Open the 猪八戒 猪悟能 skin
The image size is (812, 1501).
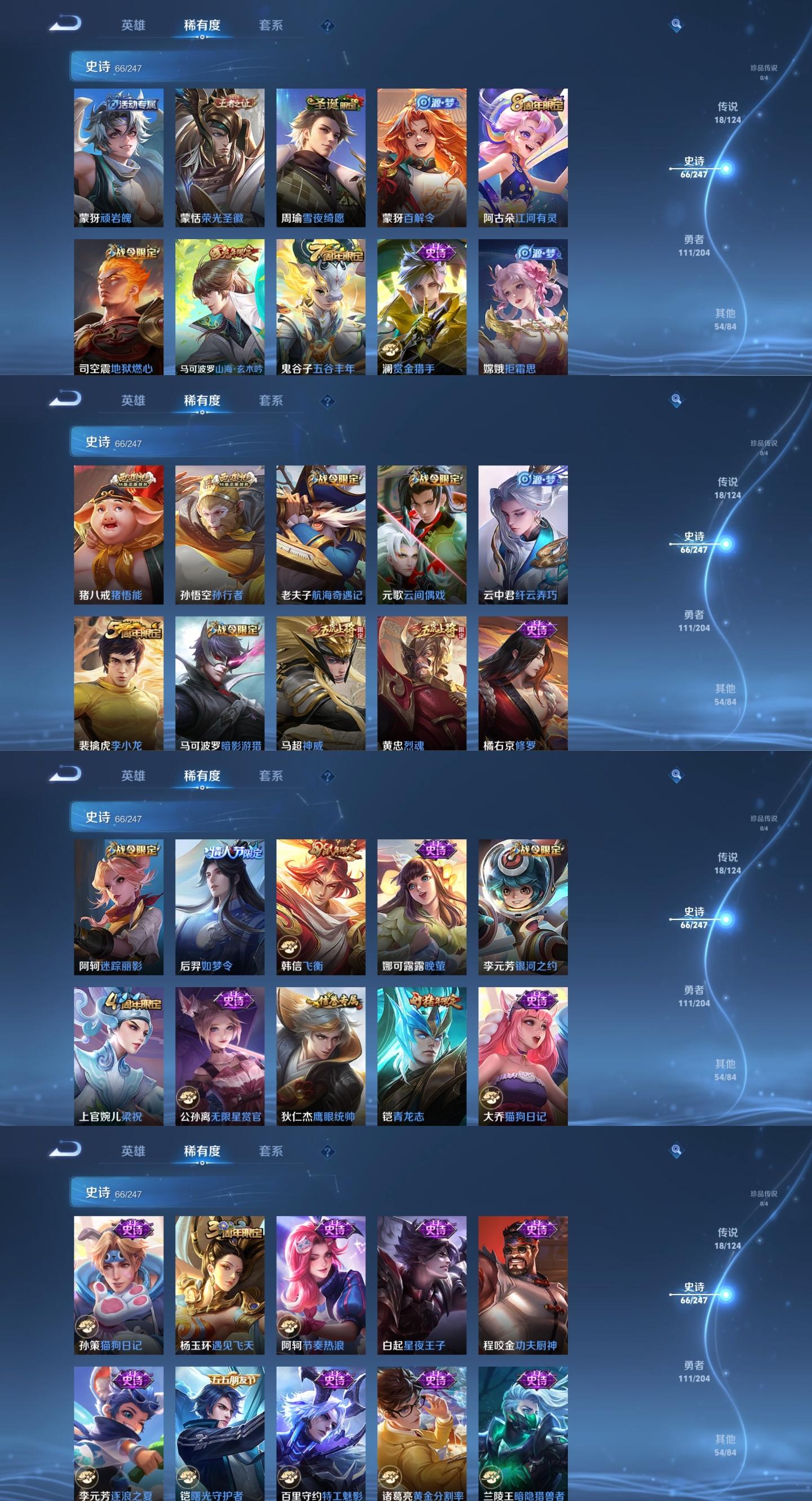[118, 534]
